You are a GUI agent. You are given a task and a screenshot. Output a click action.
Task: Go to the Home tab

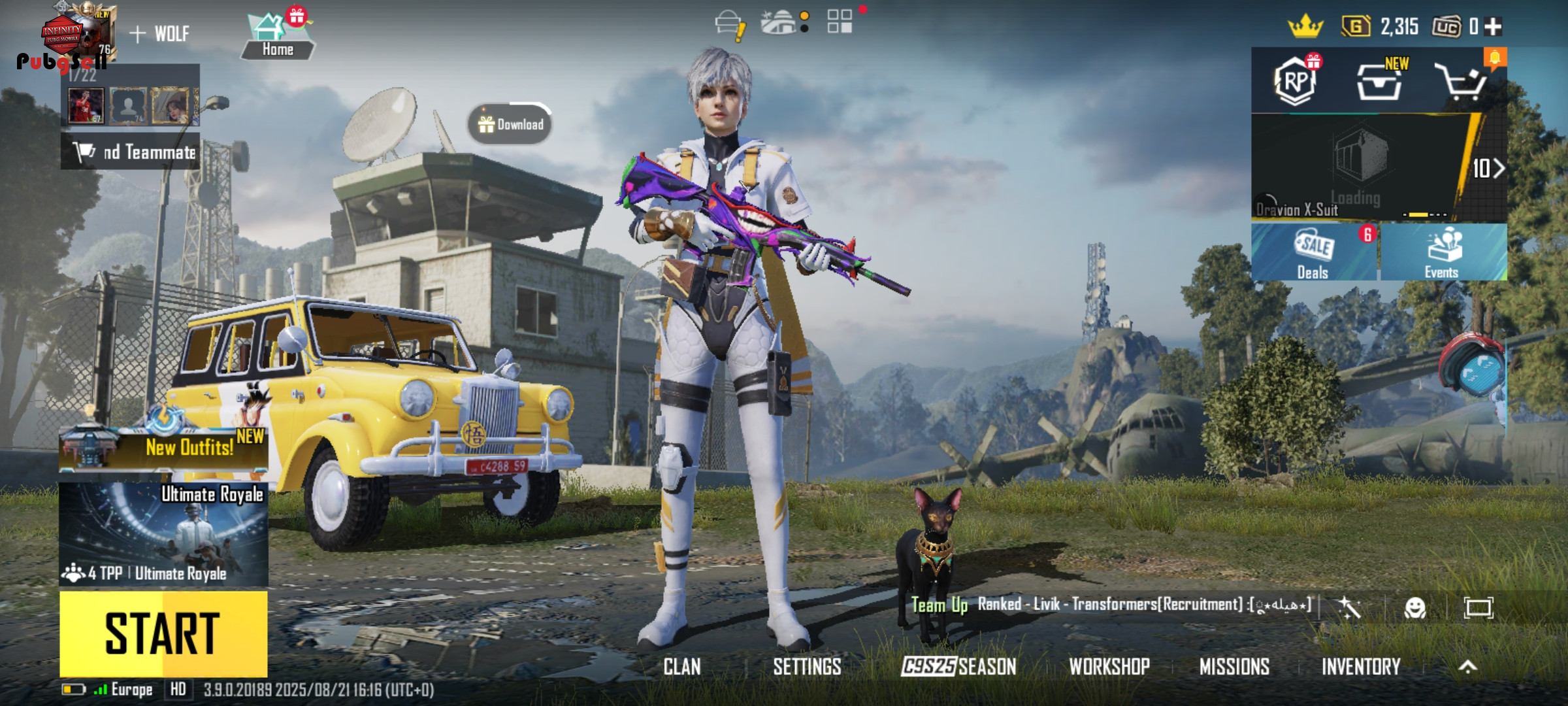click(x=278, y=38)
